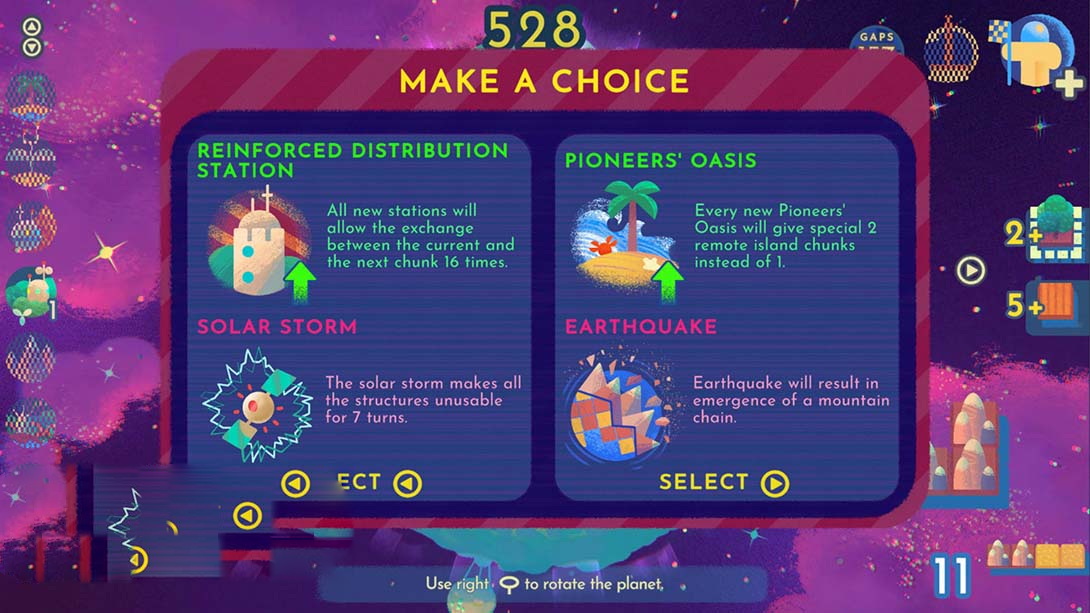Click the up-down arrows toggle icon
Image resolution: width=1090 pixels, height=613 pixels.
(32, 37)
